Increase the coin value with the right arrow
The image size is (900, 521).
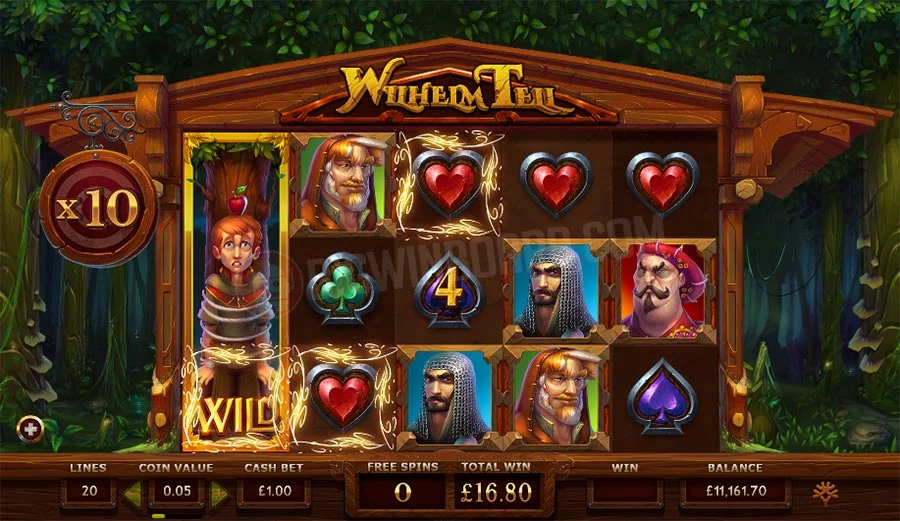(x=219, y=493)
